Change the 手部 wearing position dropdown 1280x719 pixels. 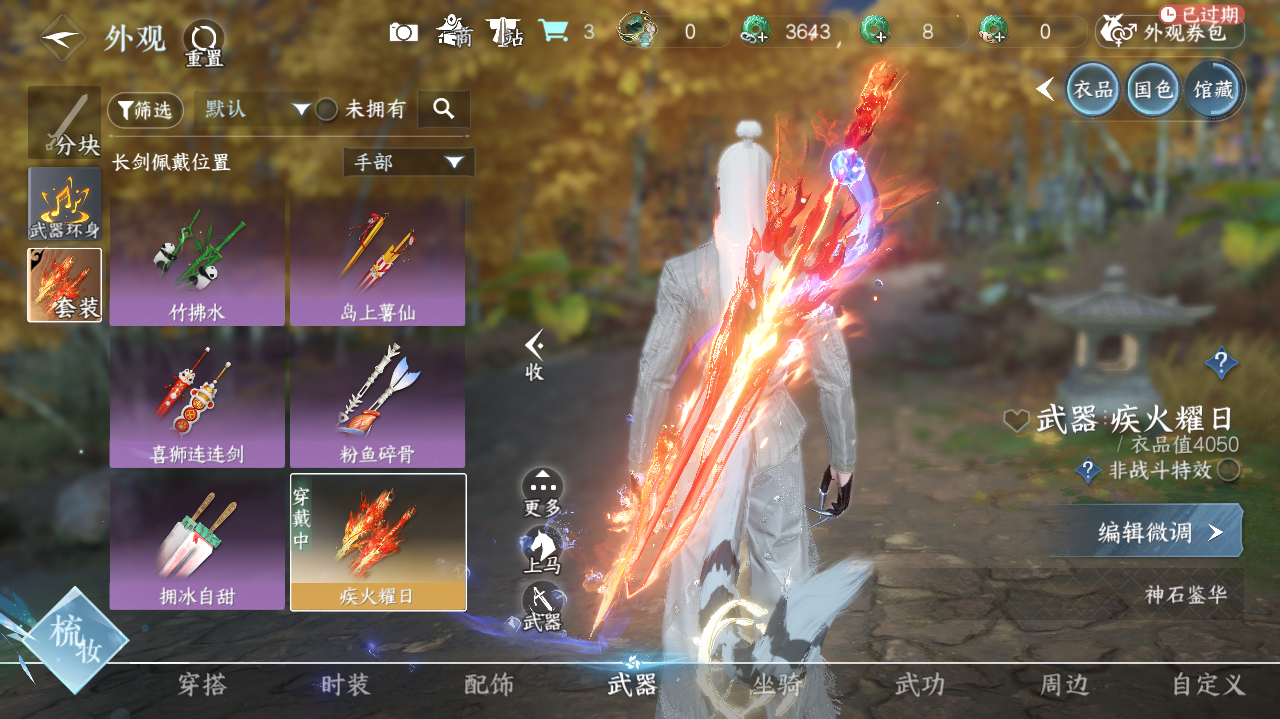(409, 162)
